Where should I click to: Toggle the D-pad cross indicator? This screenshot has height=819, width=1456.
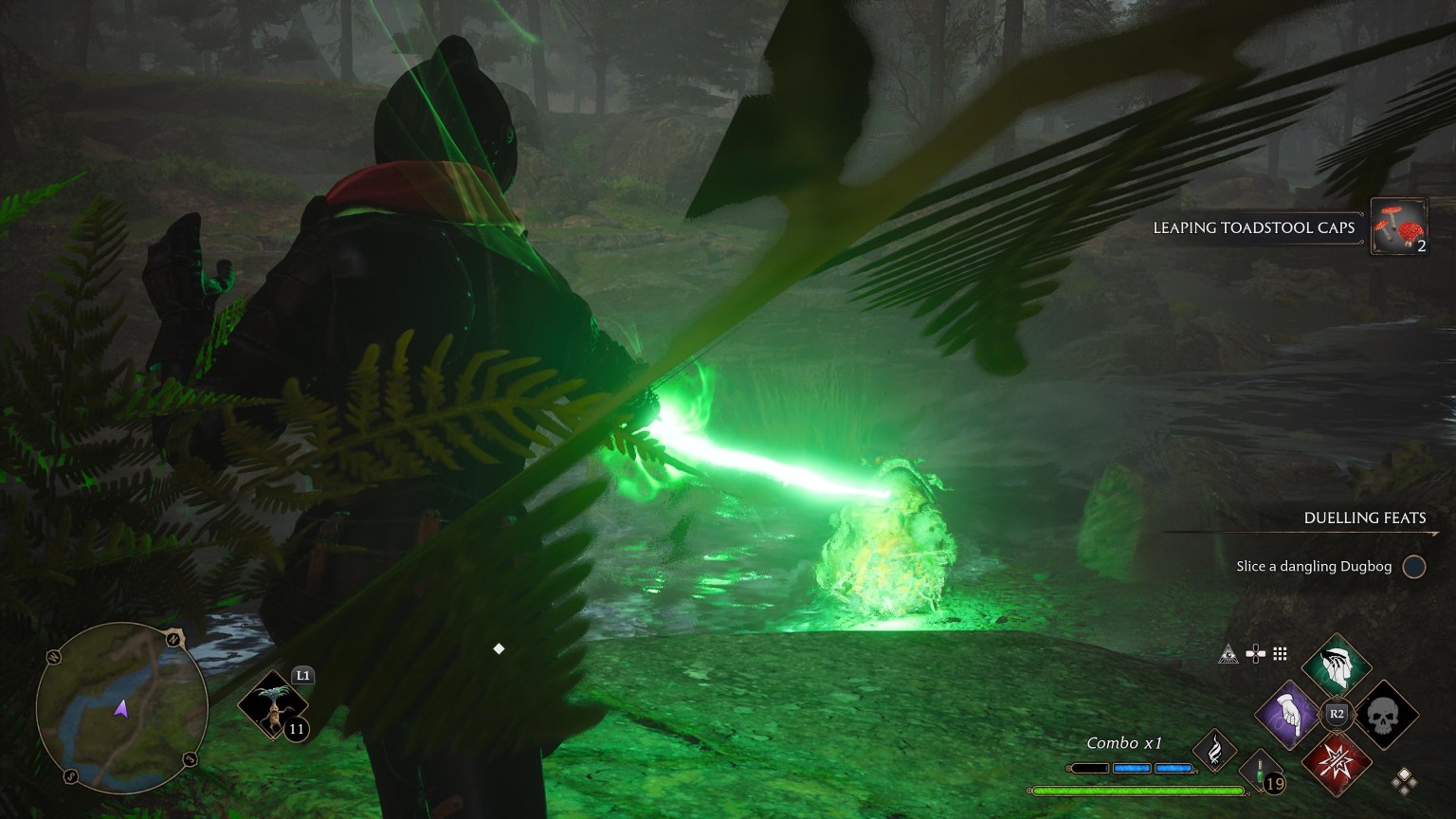(x=1256, y=653)
